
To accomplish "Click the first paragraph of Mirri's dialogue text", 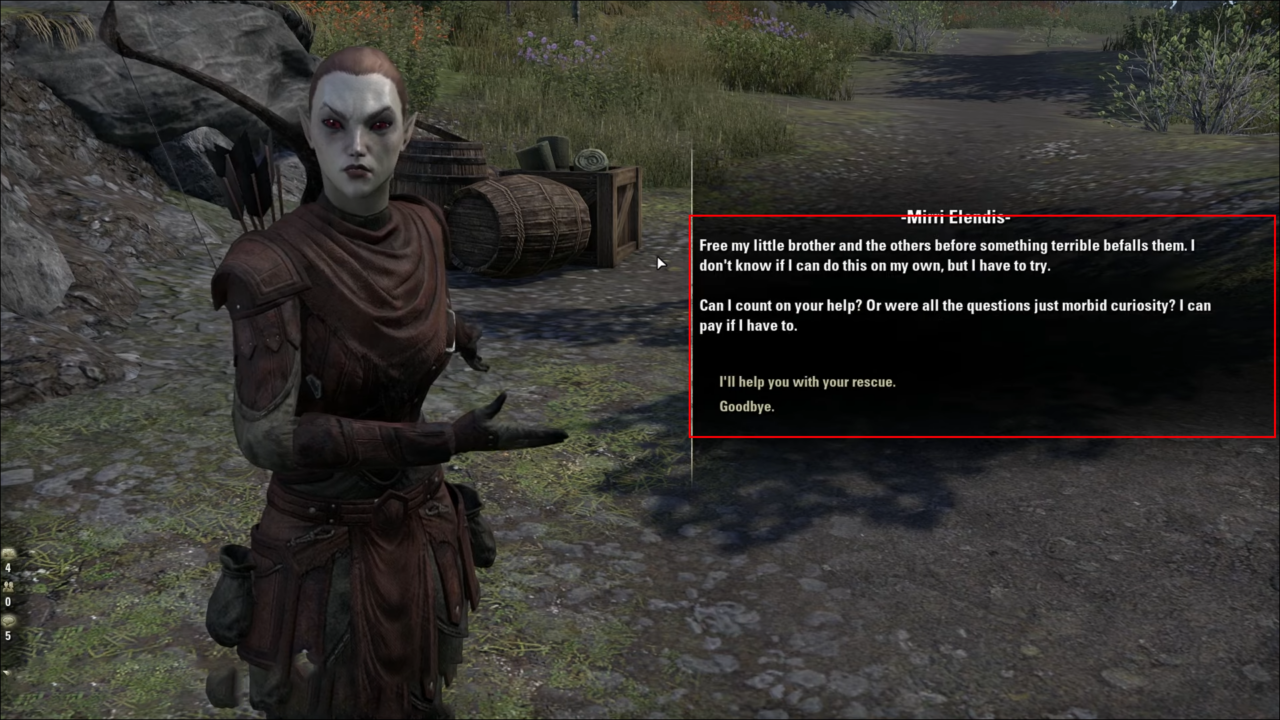I will tap(947, 255).
